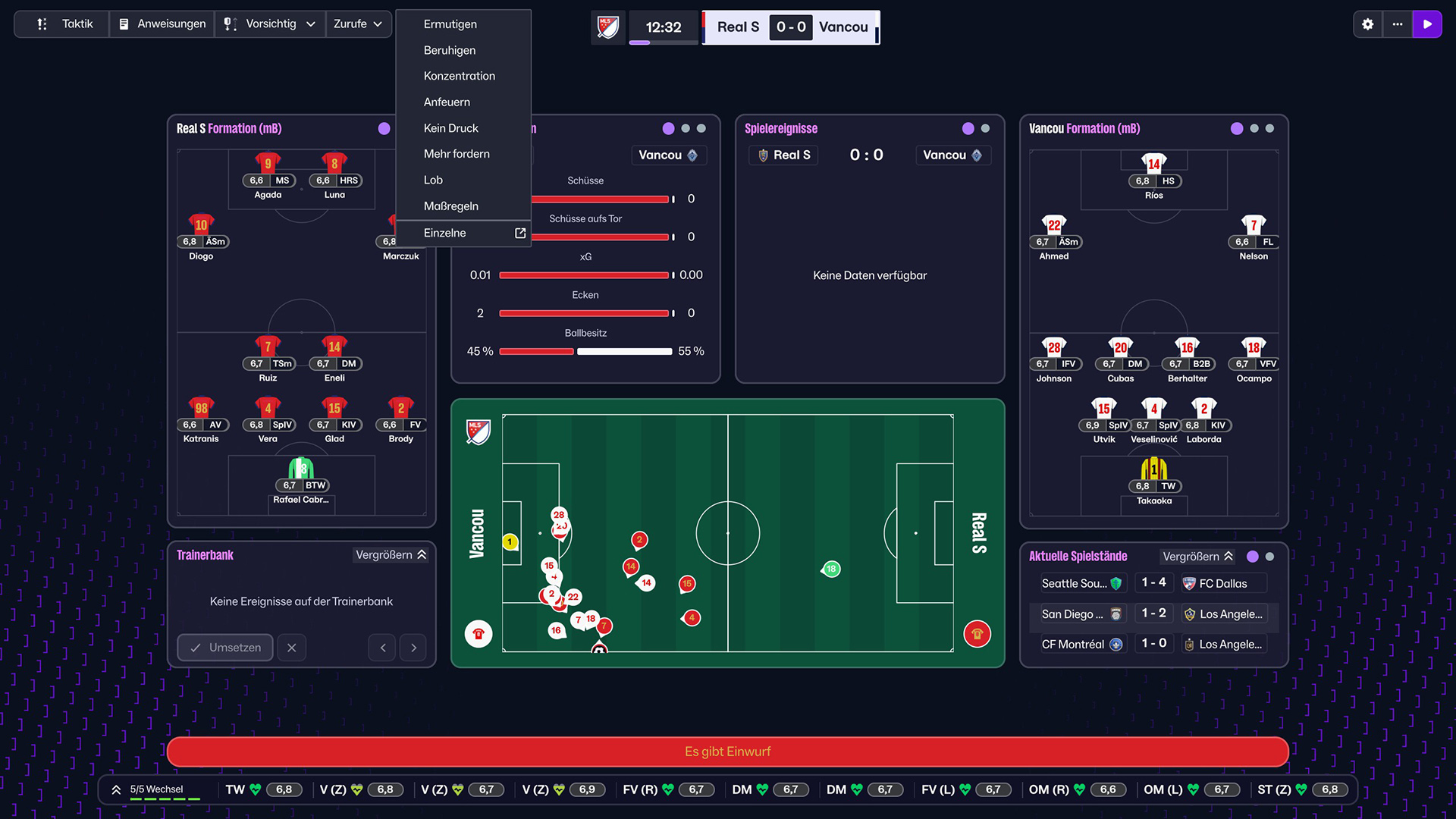Open the three-dot more options button
The height and width of the screenshot is (819, 1456).
coord(1398,24)
